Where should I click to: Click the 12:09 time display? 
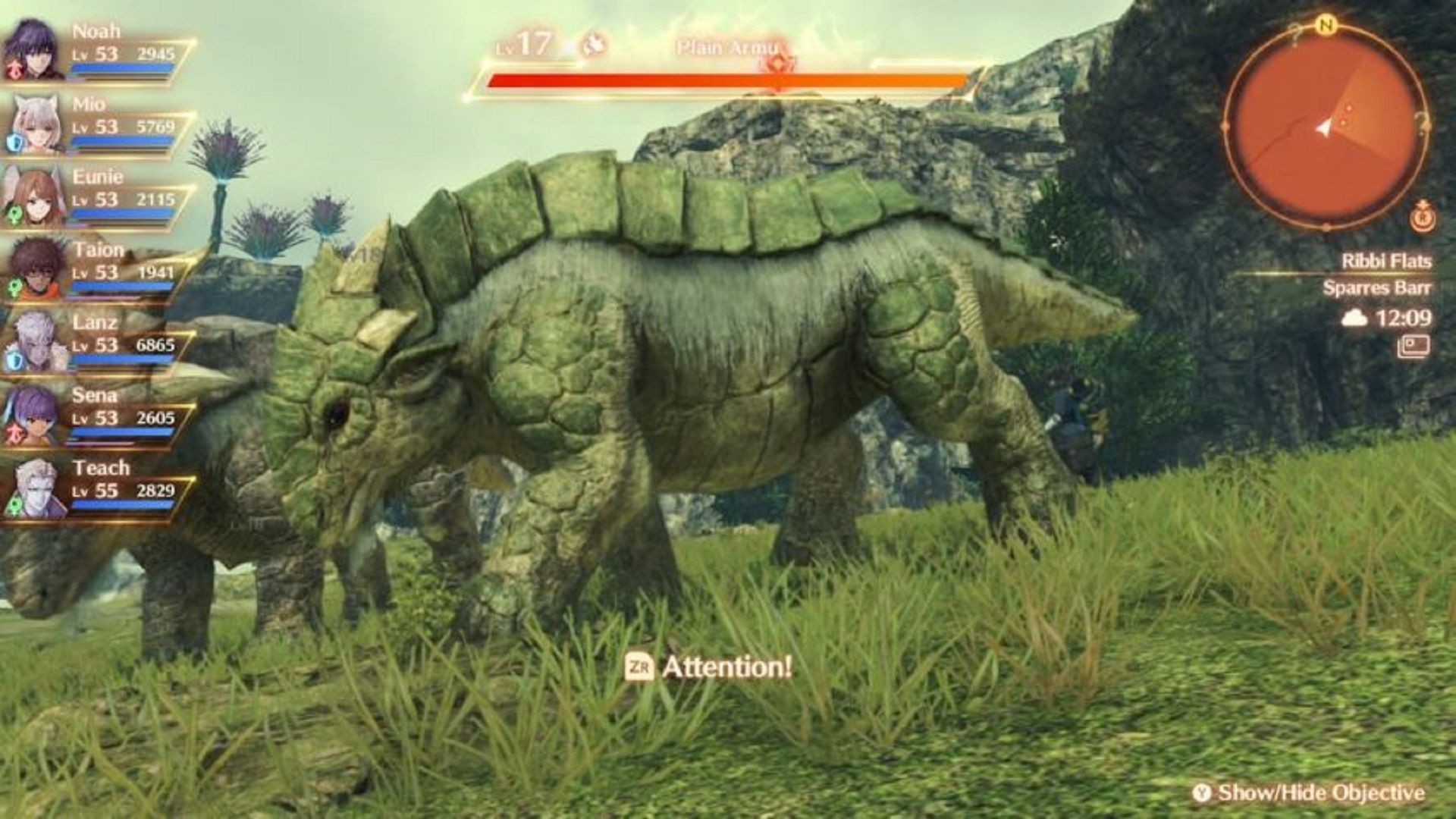(x=1402, y=318)
